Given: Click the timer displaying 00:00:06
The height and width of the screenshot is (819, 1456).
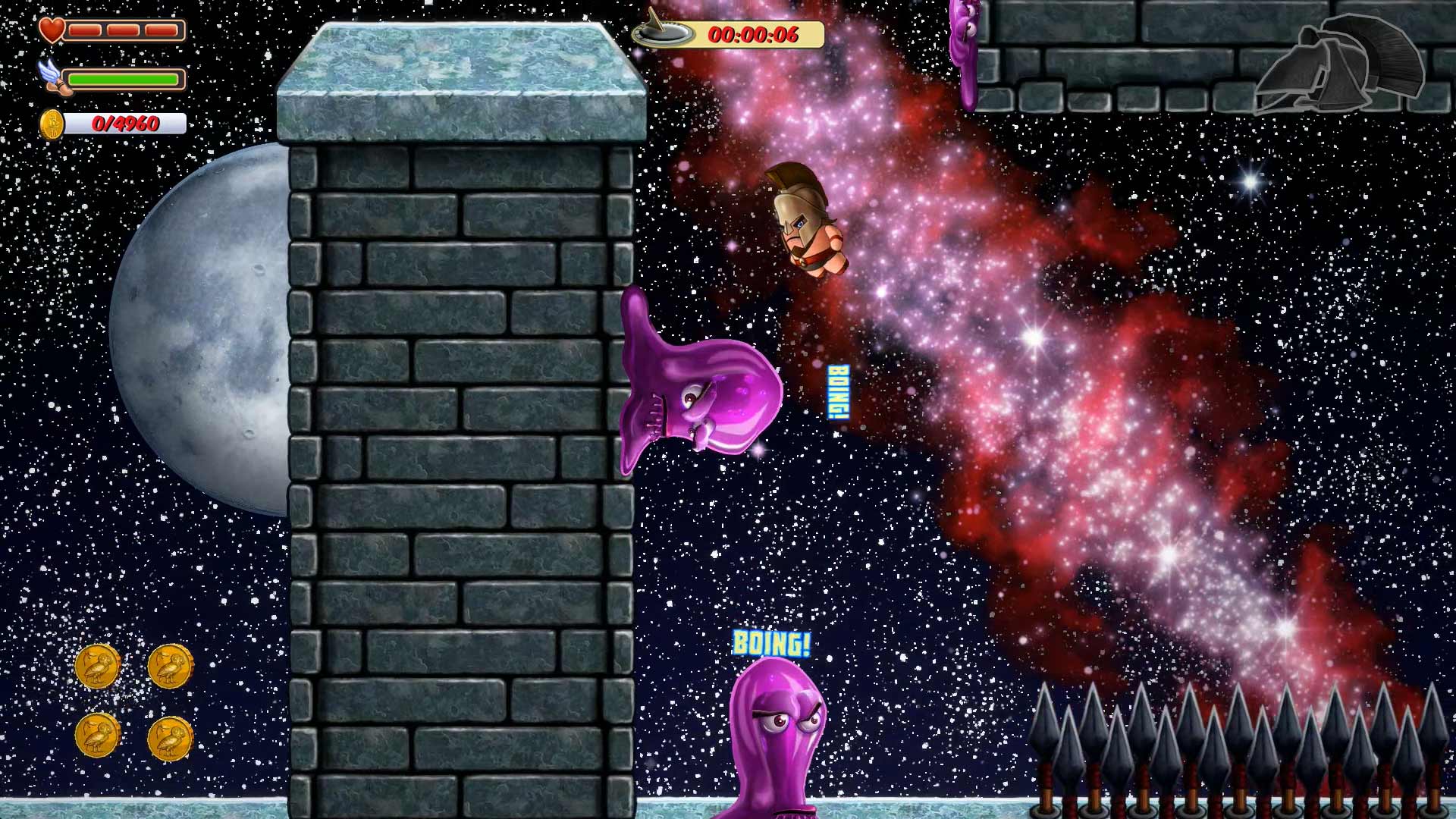Looking at the screenshot, I should pyautogui.click(x=755, y=33).
